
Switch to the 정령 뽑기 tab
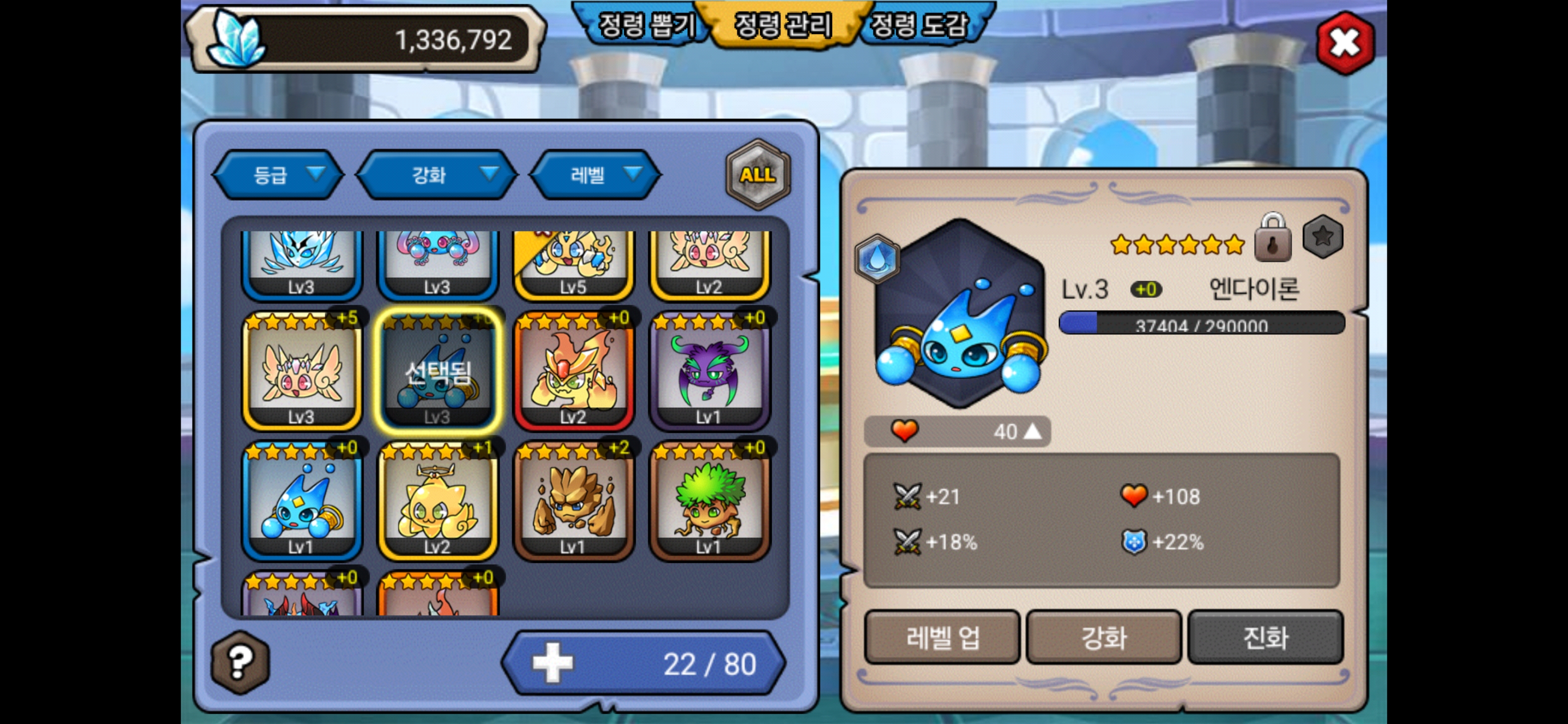[x=645, y=26]
